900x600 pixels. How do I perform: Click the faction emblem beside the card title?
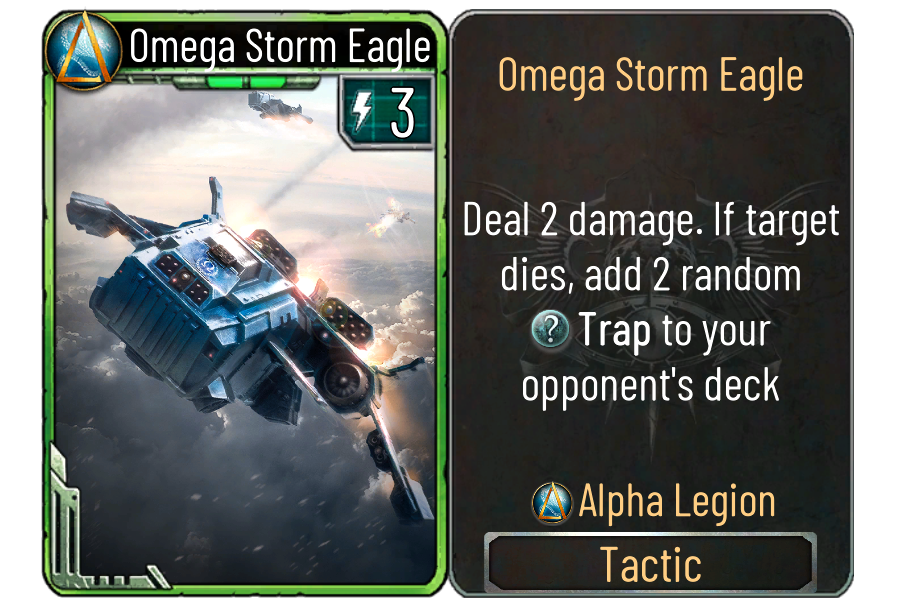[83, 52]
